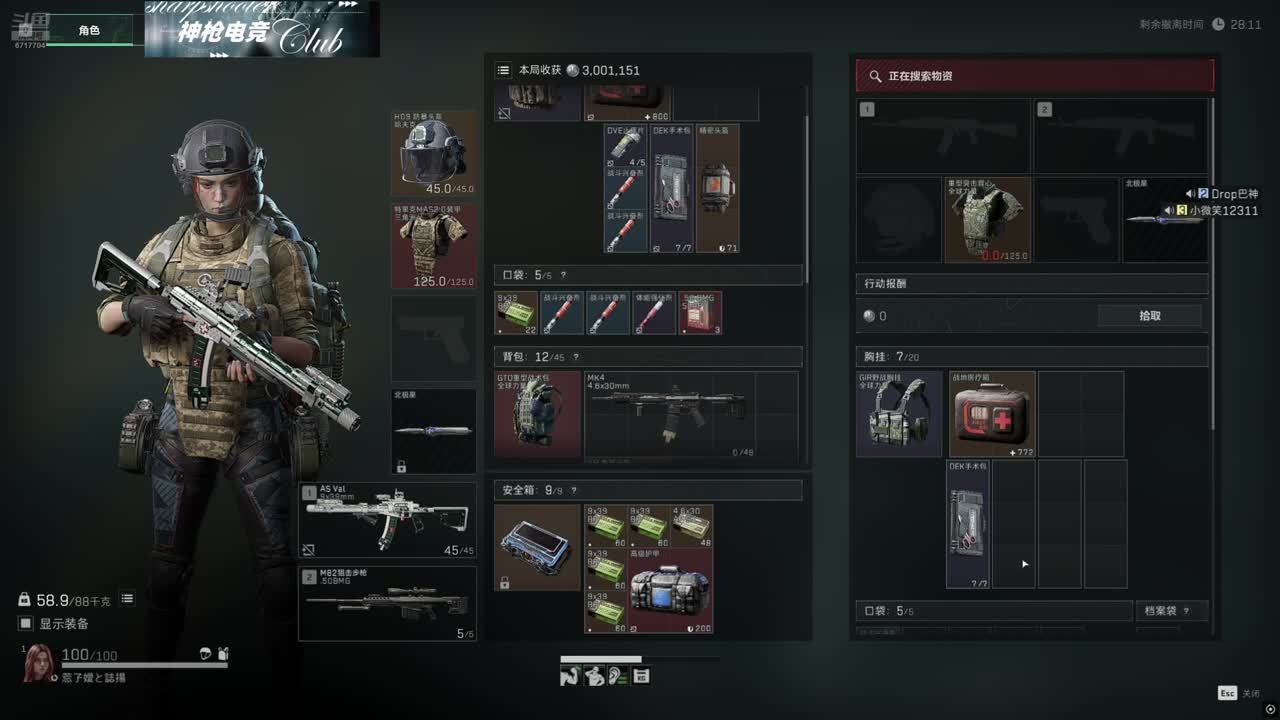Screen dimensions: 1280x720
Task: Select the equipped melee knife with lock
Action: pos(433,431)
